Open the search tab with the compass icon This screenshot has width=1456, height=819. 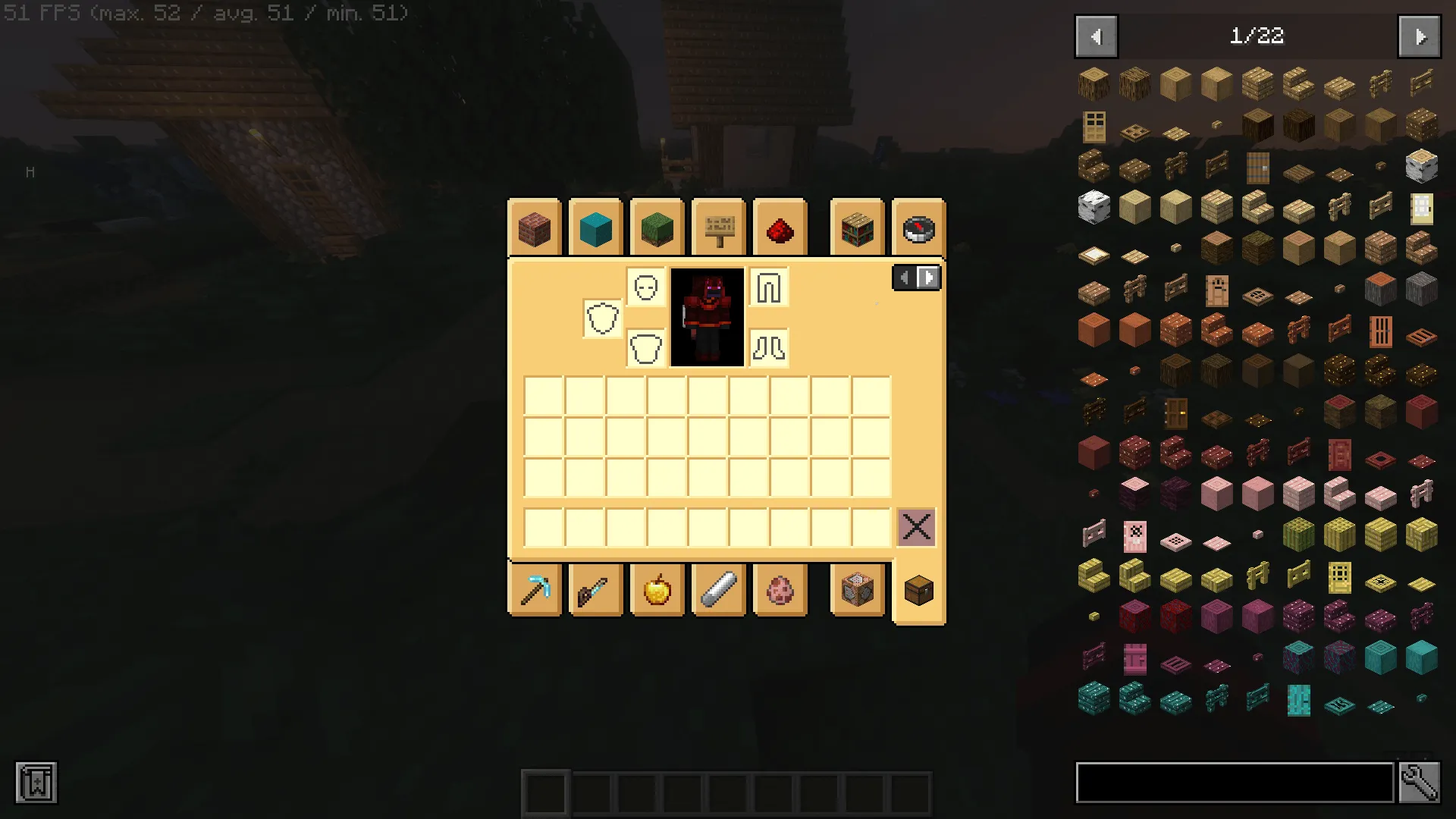(918, 227)
